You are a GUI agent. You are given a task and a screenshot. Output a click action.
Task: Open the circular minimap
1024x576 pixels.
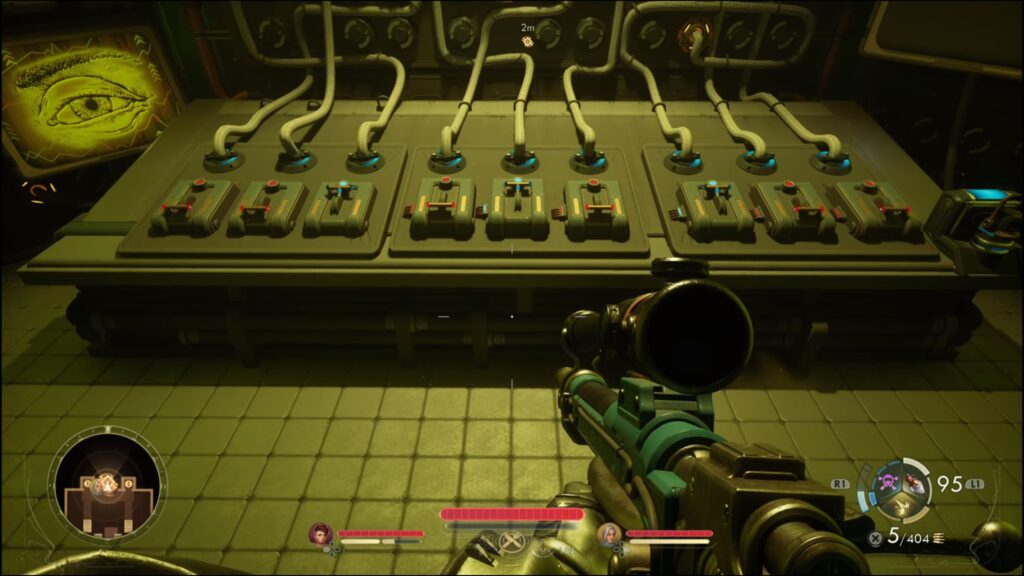point(107,489)
